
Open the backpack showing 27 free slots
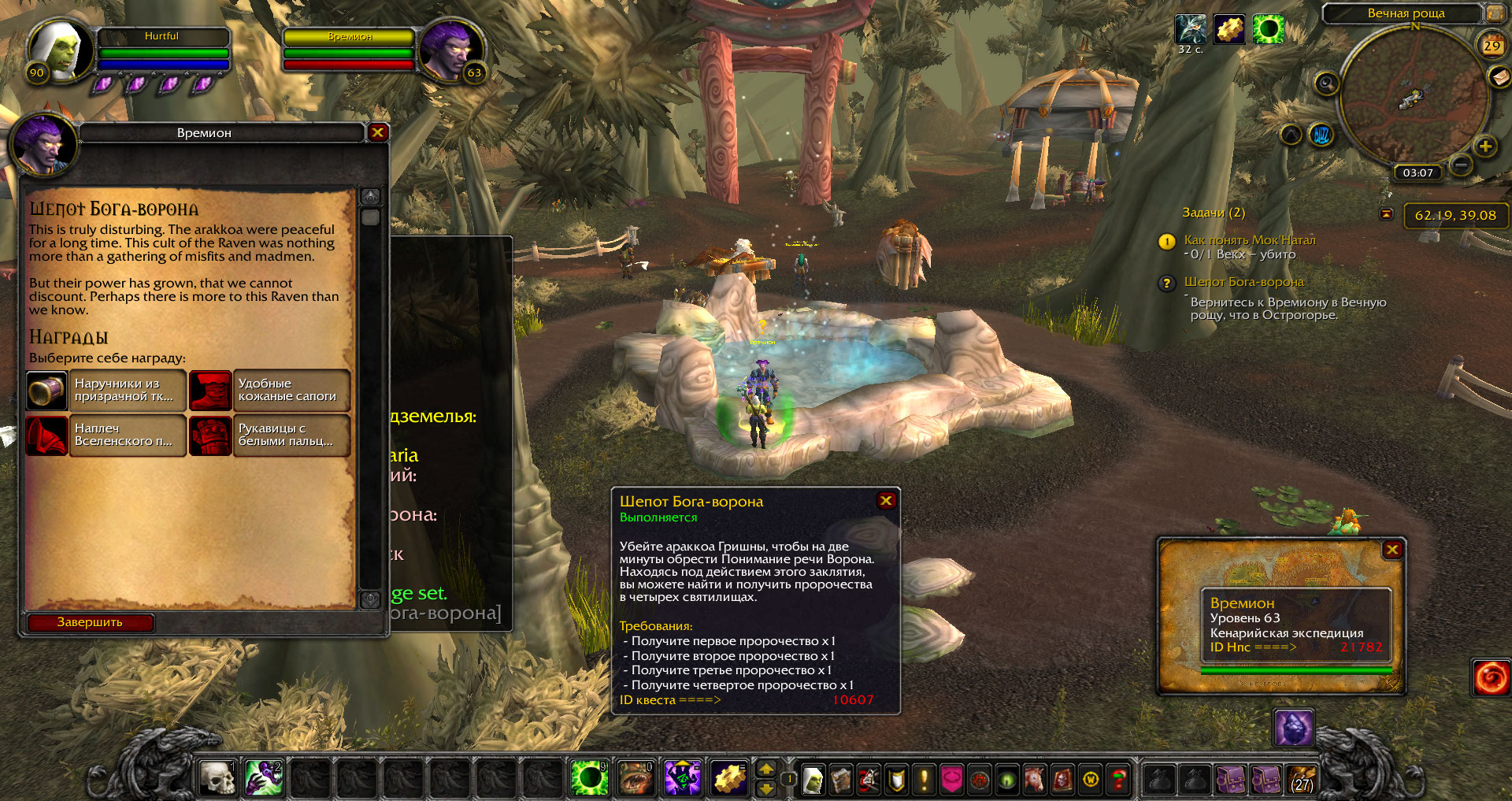pos(1302,779)
